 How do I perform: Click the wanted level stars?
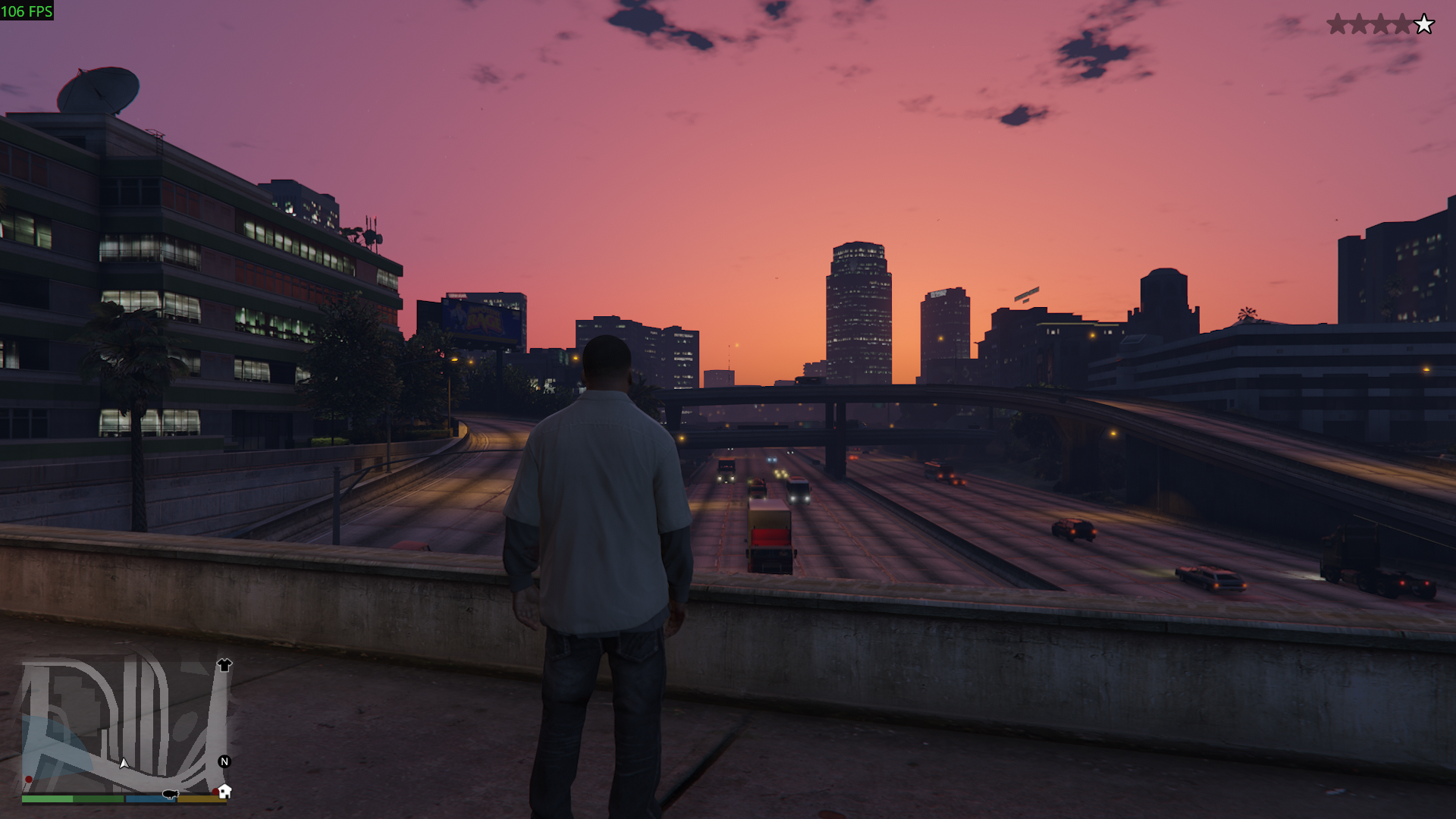tap(1380, 24)
